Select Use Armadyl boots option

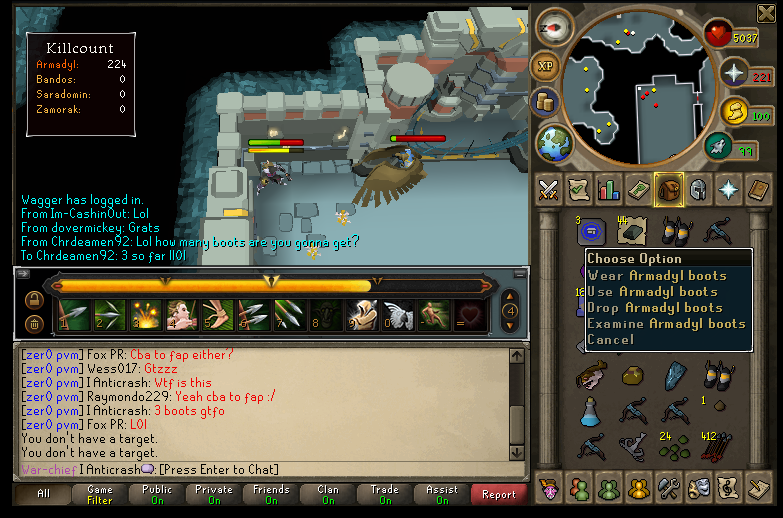click(x=653, y=291)
